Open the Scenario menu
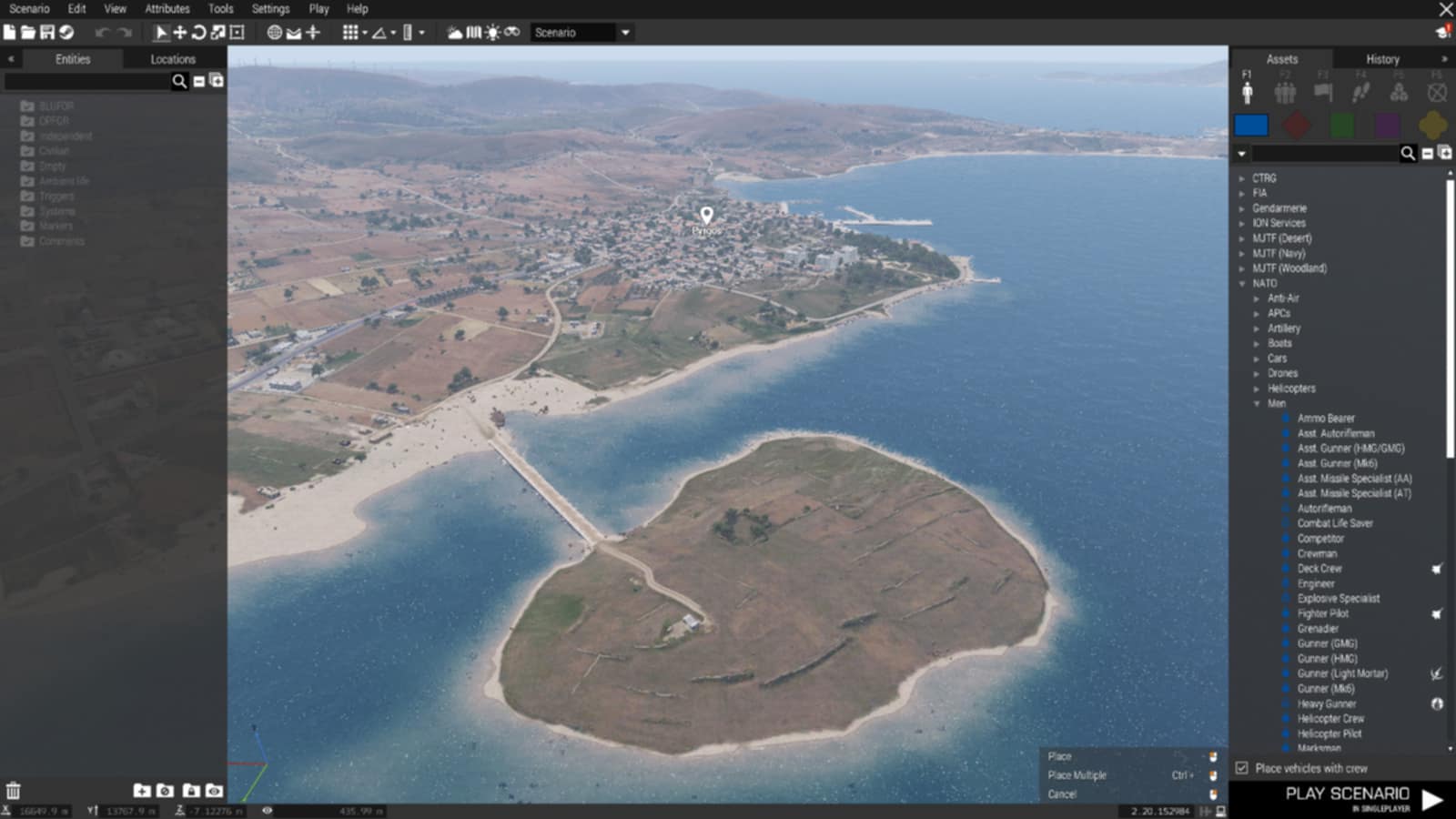The image size is (1456, 819). point(29,9)
